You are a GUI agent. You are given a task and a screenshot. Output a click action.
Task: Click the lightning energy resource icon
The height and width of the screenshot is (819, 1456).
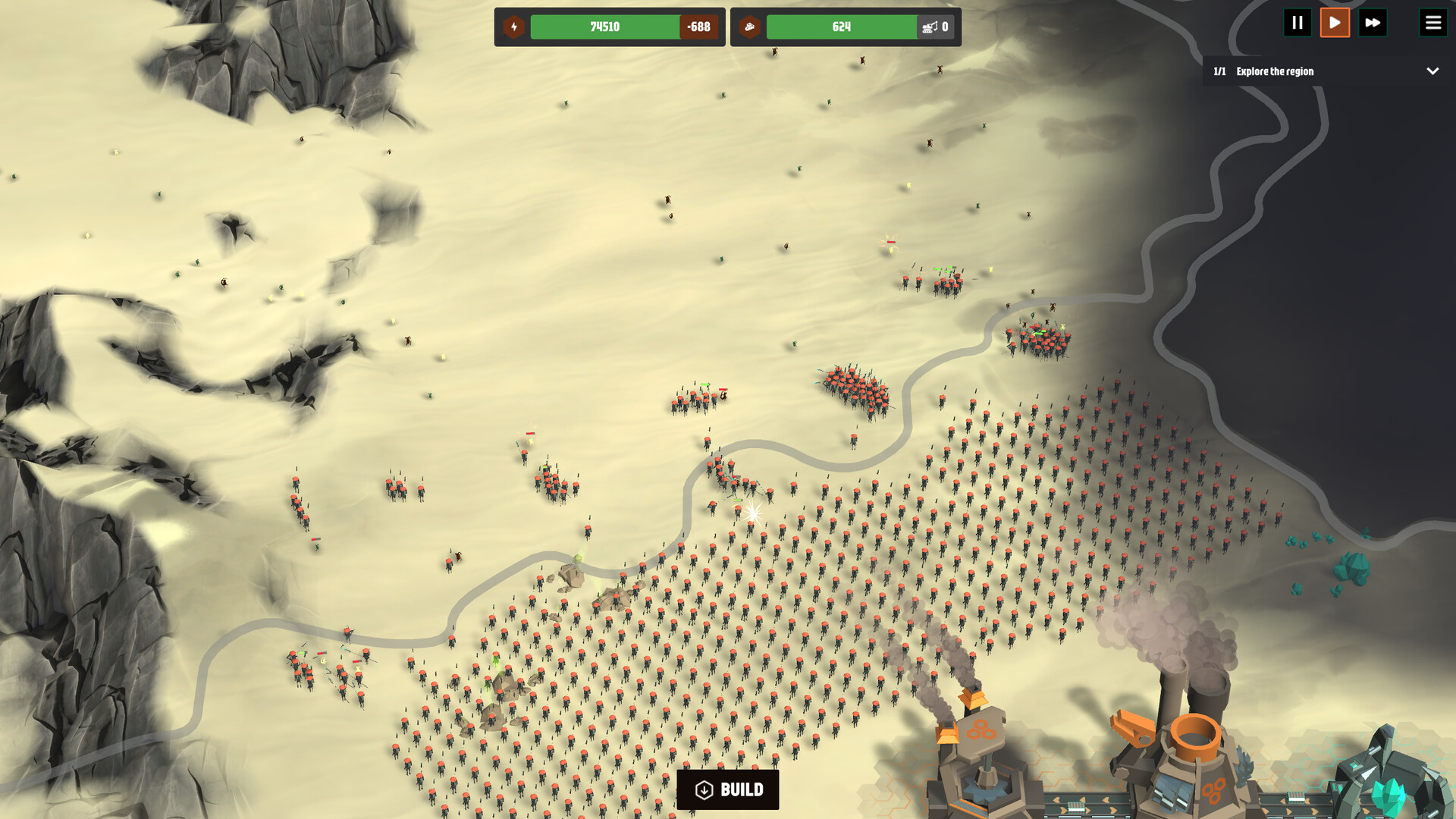[x=514, y=27]
